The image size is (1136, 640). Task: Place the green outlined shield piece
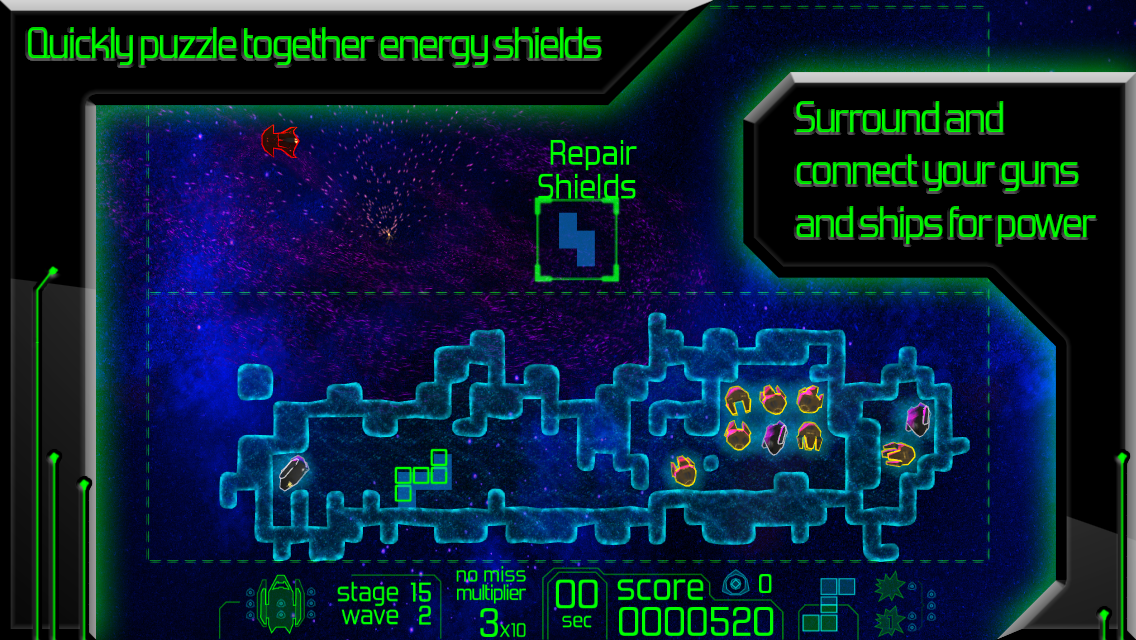421,474
